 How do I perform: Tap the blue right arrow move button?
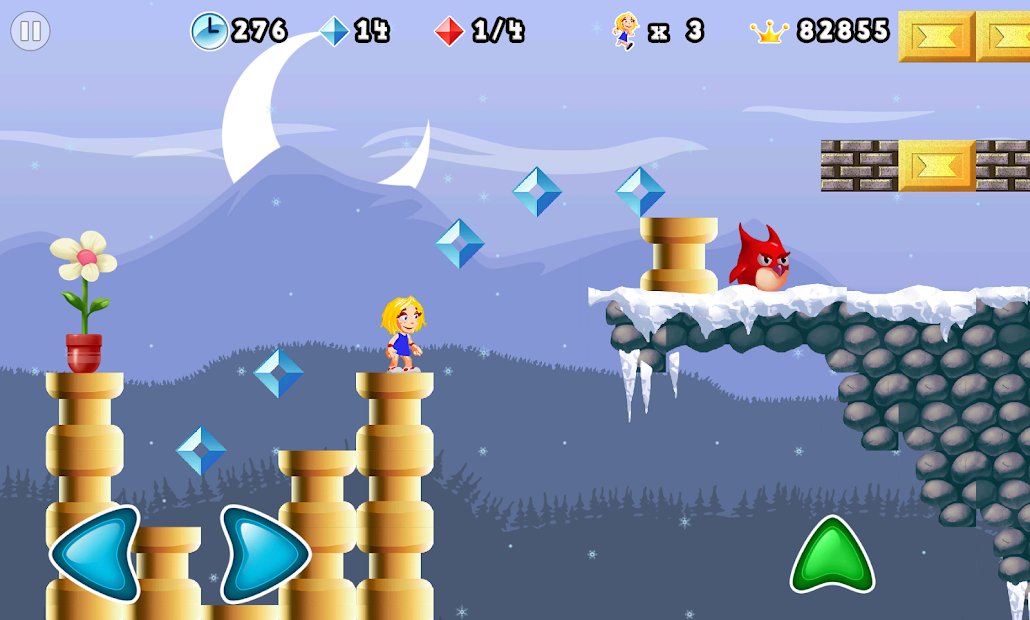264,554
